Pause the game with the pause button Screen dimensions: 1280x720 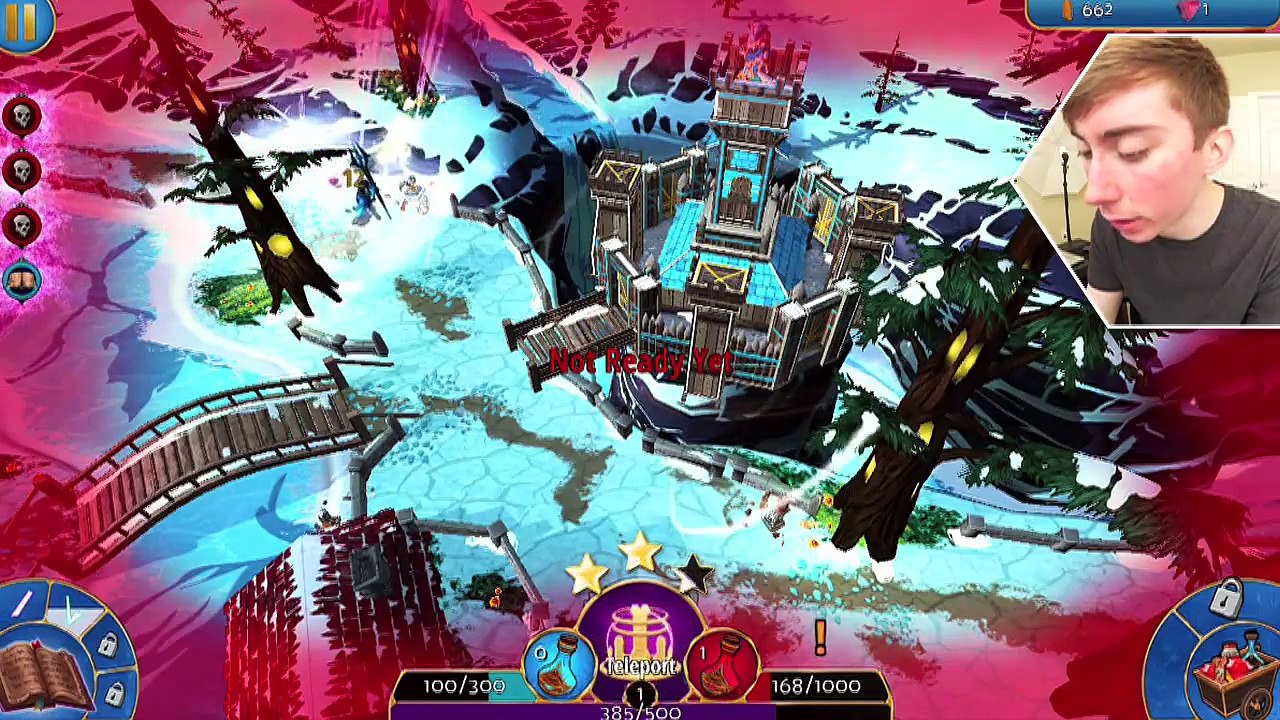[20, 20]
